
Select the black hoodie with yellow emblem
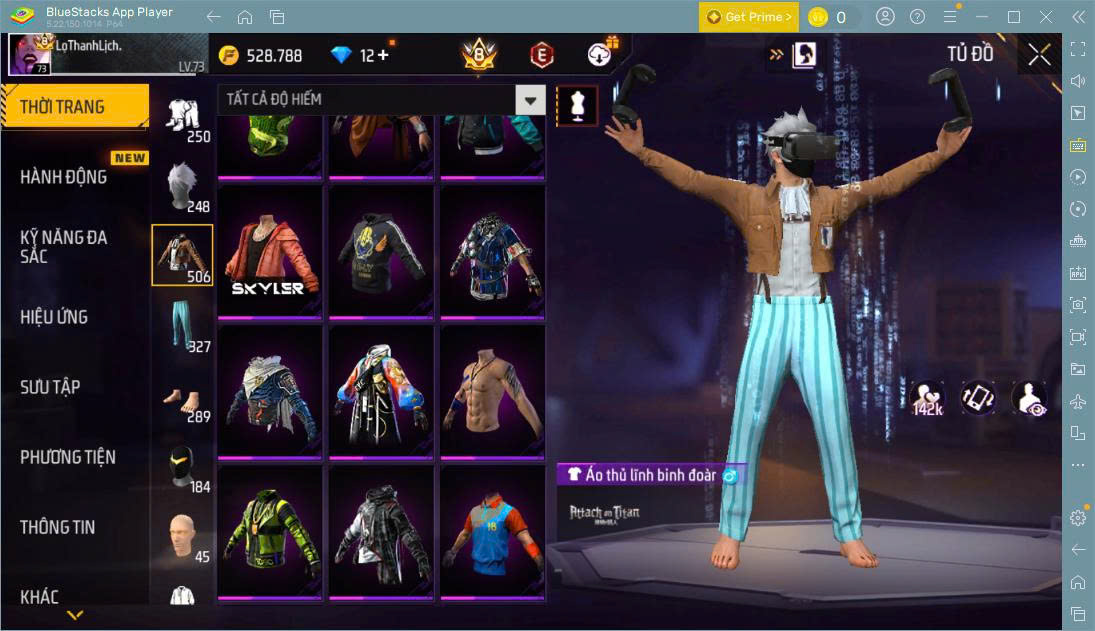point(381,252)
